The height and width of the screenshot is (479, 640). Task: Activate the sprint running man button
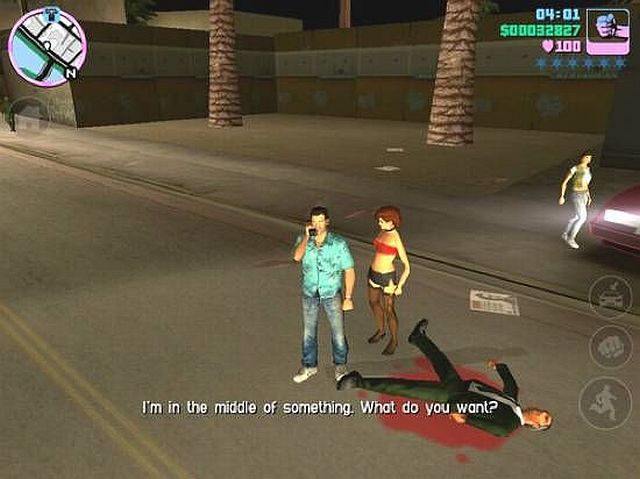tap(606, 403)
